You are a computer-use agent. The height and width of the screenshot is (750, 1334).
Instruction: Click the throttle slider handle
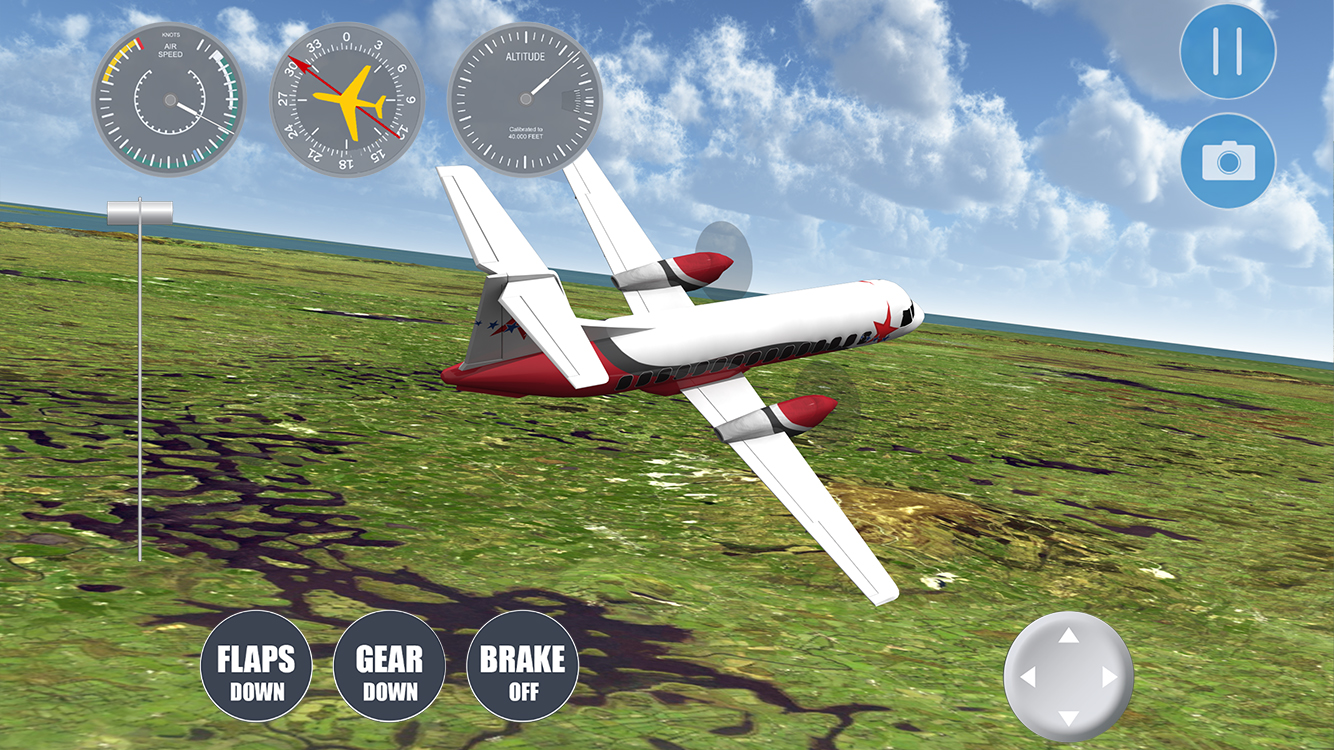[x=140, y=212]
